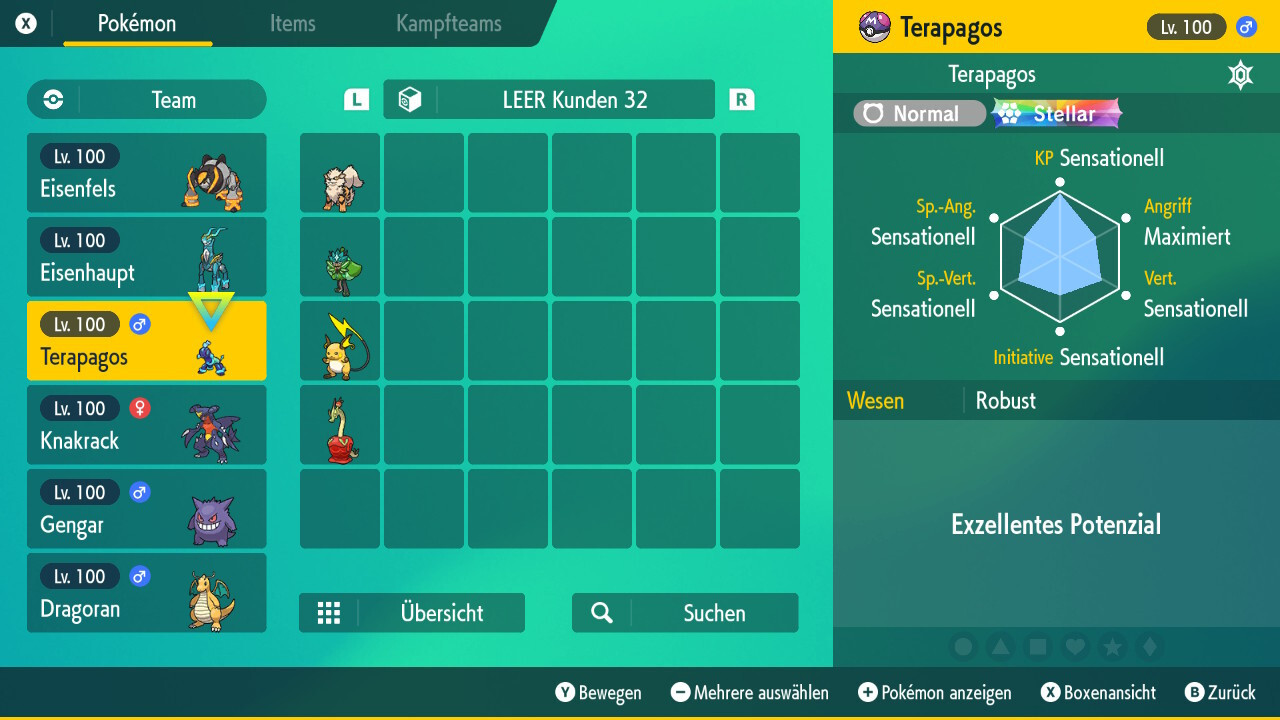Switch stat display to Normal
Screen dimensions: 1280x720
pyautogui.click(x=918, y=113)
